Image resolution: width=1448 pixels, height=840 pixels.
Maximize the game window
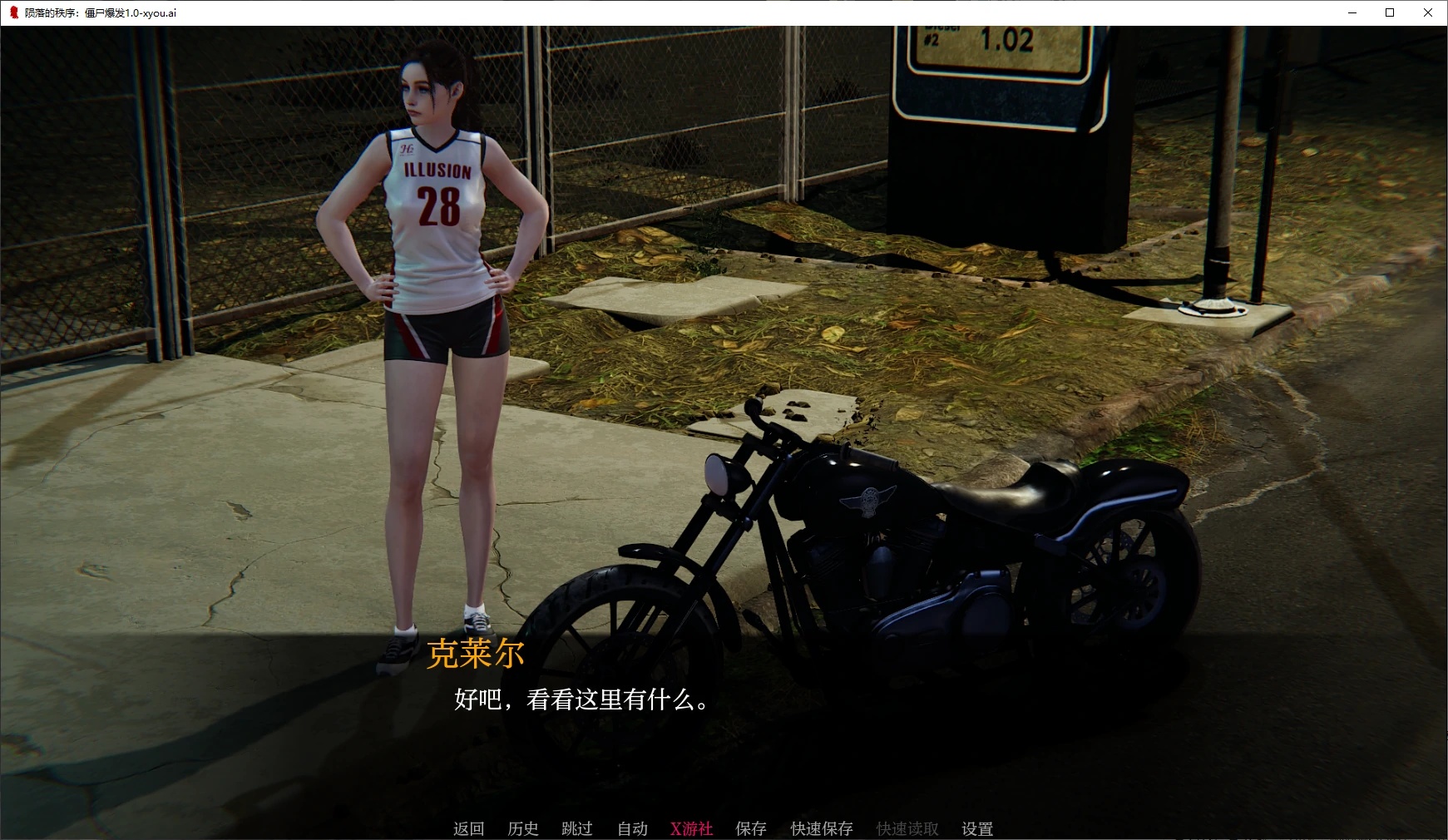1390,12
